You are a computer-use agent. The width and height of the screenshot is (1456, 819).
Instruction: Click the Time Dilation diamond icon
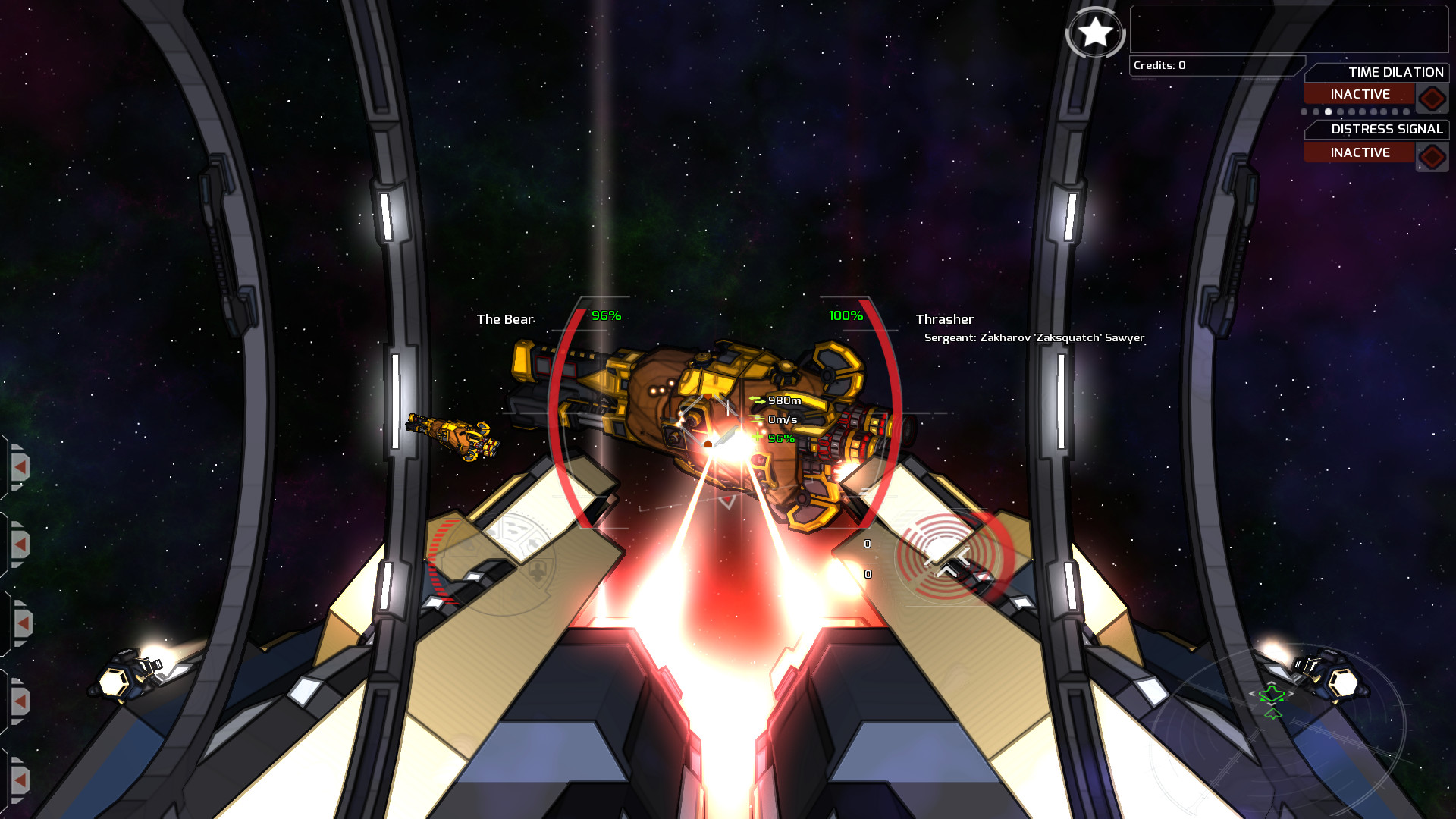pos(1432,96)
